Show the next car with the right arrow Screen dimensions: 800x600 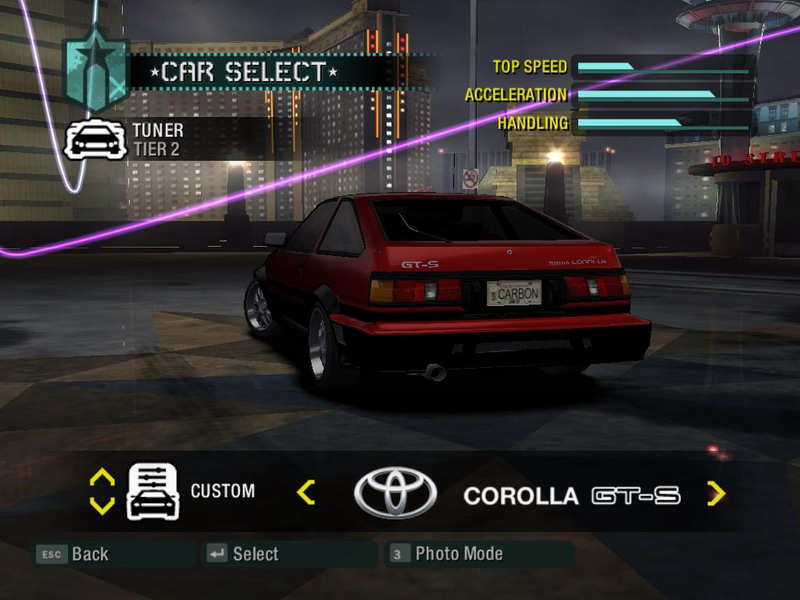[x=716, y=493]
